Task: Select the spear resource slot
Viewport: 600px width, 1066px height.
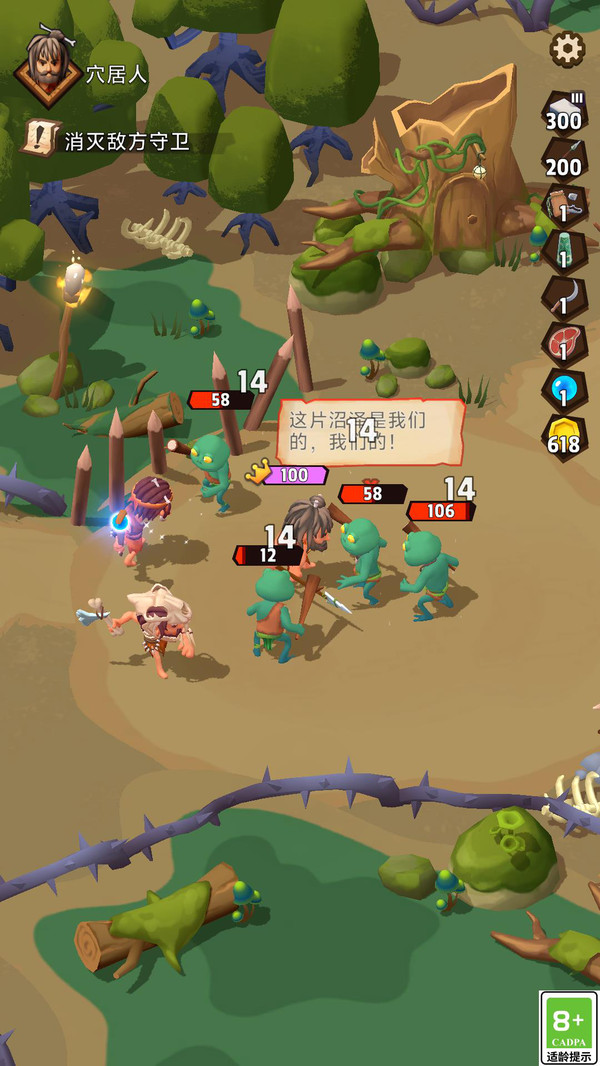Action: pos(564,158)
